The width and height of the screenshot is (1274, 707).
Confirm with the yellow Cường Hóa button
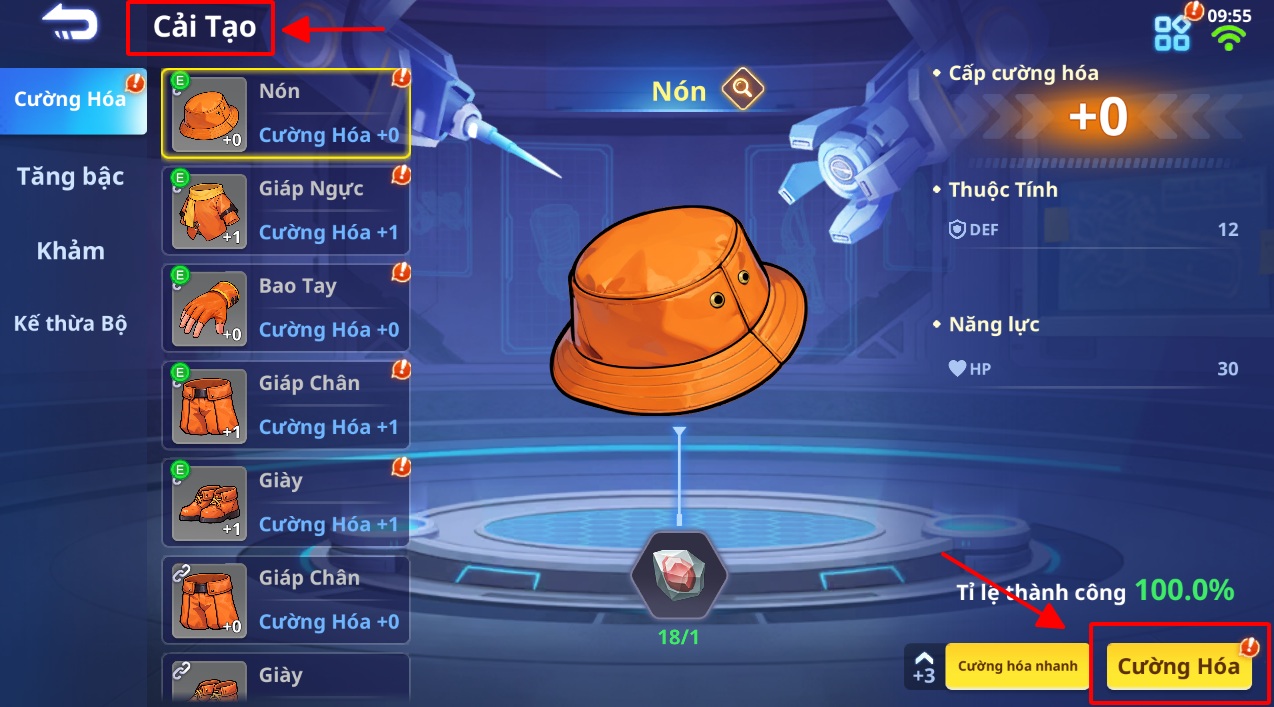tap(1178, 667)
